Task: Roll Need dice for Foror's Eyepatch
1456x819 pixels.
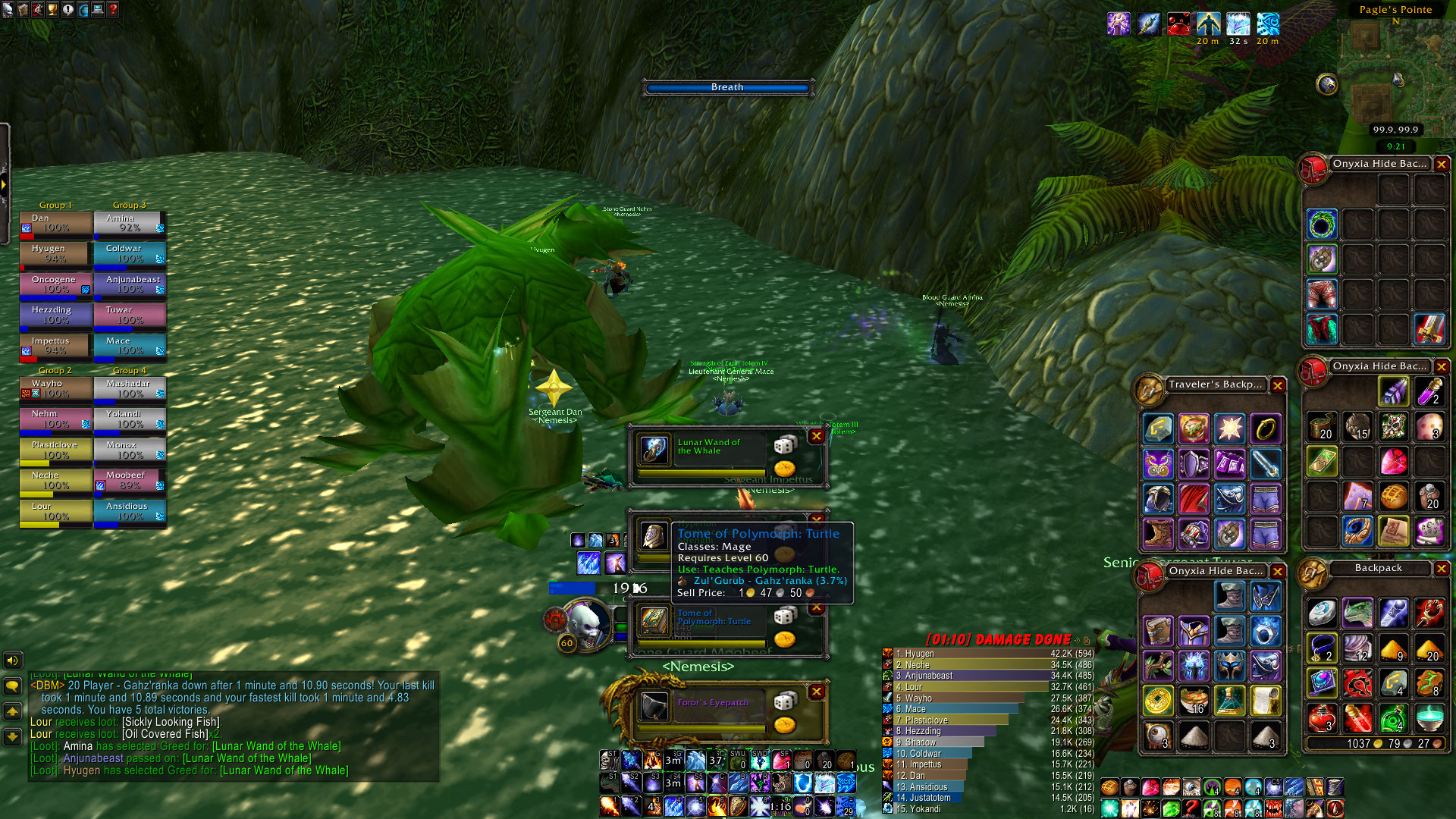Action: click(x=784, y=701)
